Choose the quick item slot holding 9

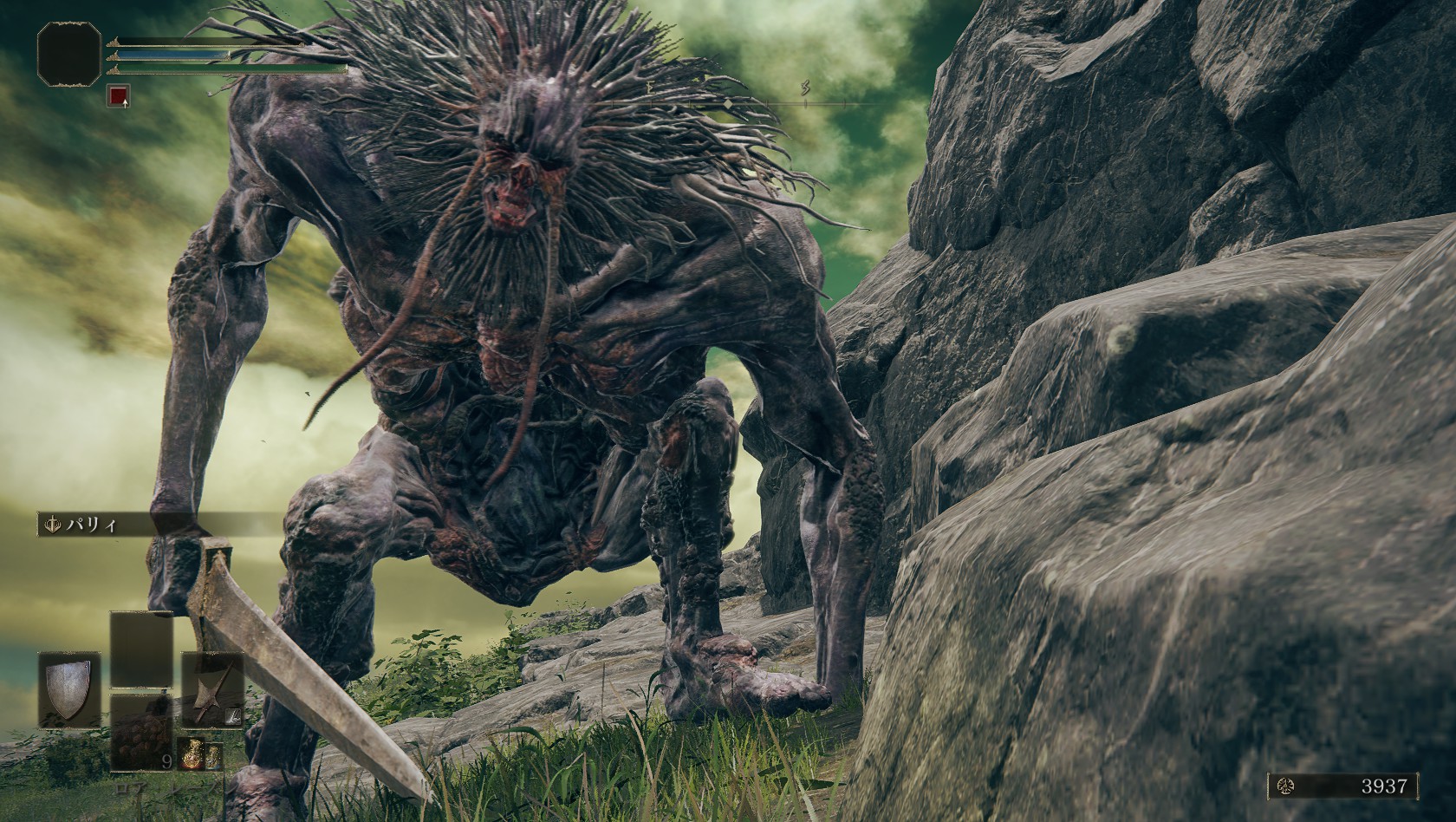[x=141, y=732]
